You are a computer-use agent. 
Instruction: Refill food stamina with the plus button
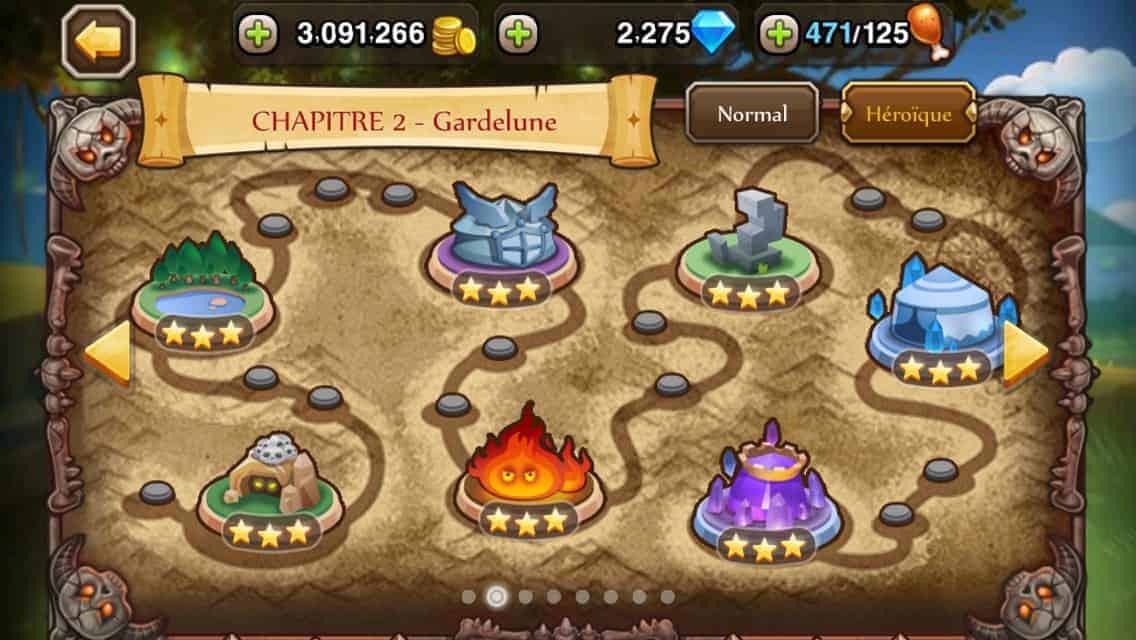click(x=779, y=35)
